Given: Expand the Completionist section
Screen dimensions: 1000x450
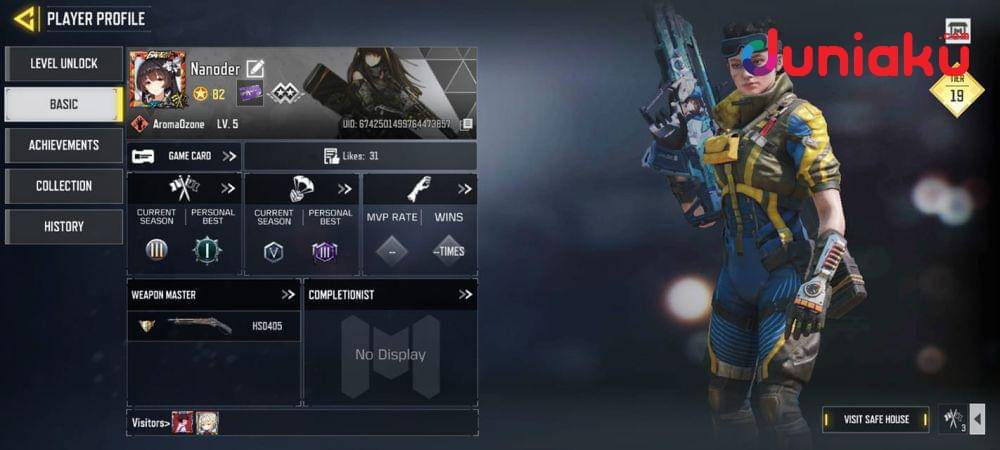Looking at the screenshot, I should [x=465, y=294].
